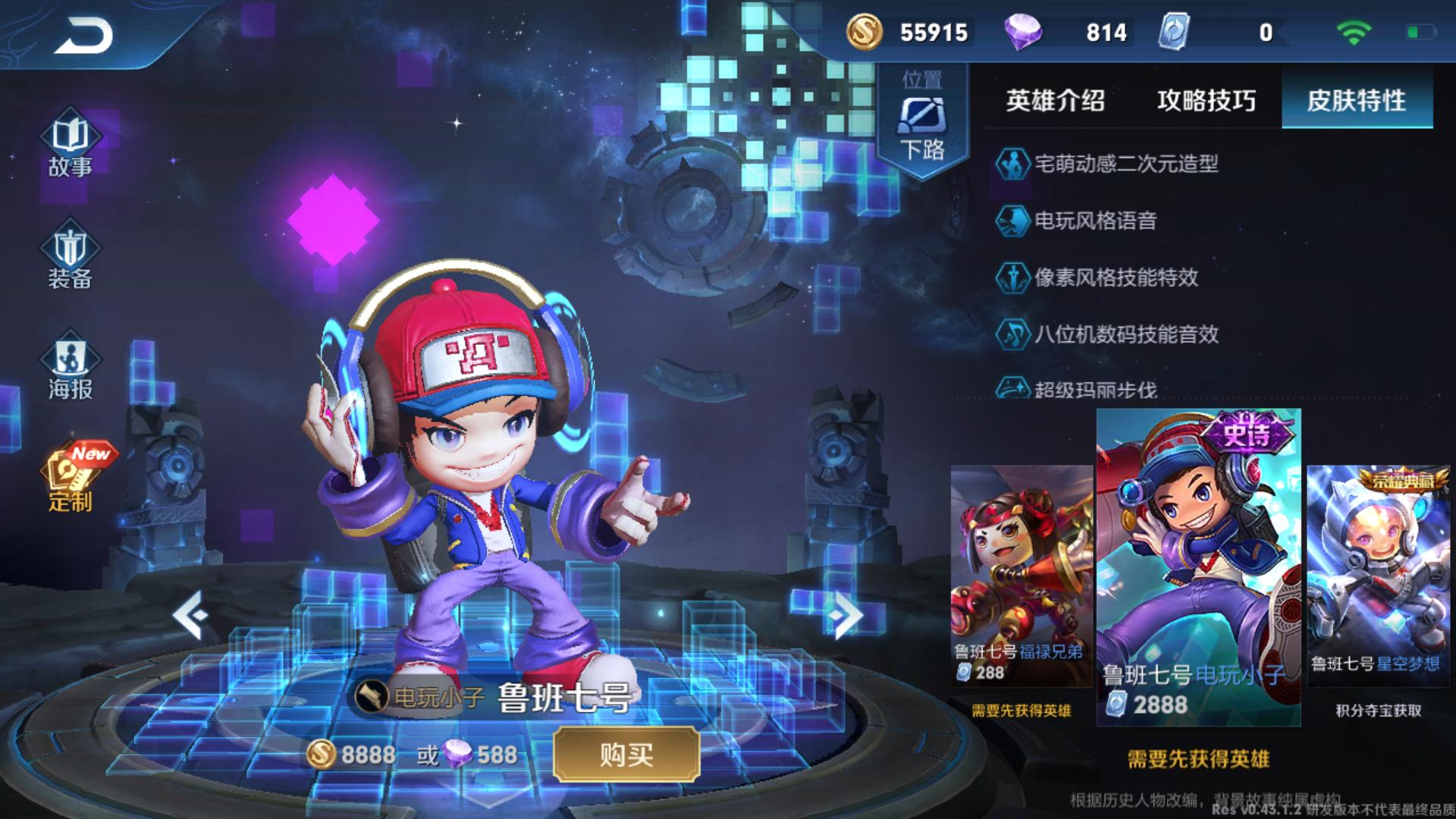Open the 攻略技巧 tab
Image resolution: width=1456 pixels, height=819 pixels.
[x=1206, y=100]
